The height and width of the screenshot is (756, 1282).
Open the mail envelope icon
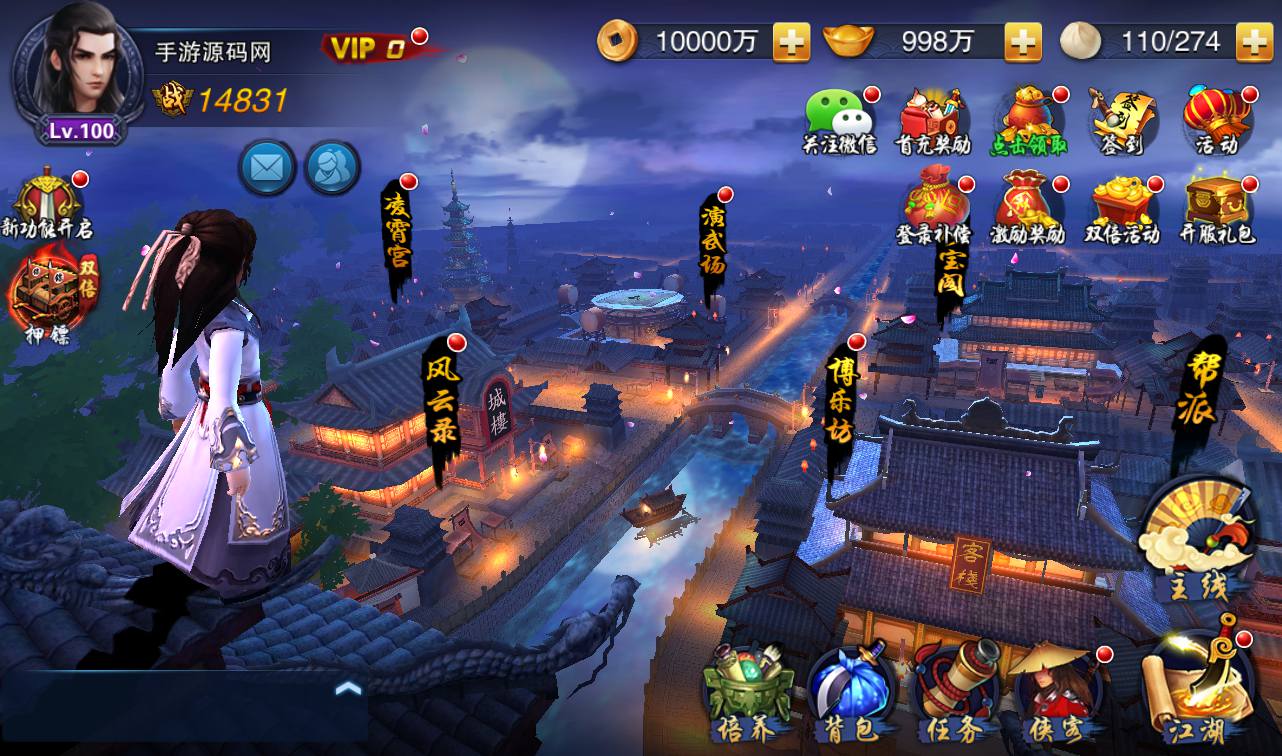265,166
